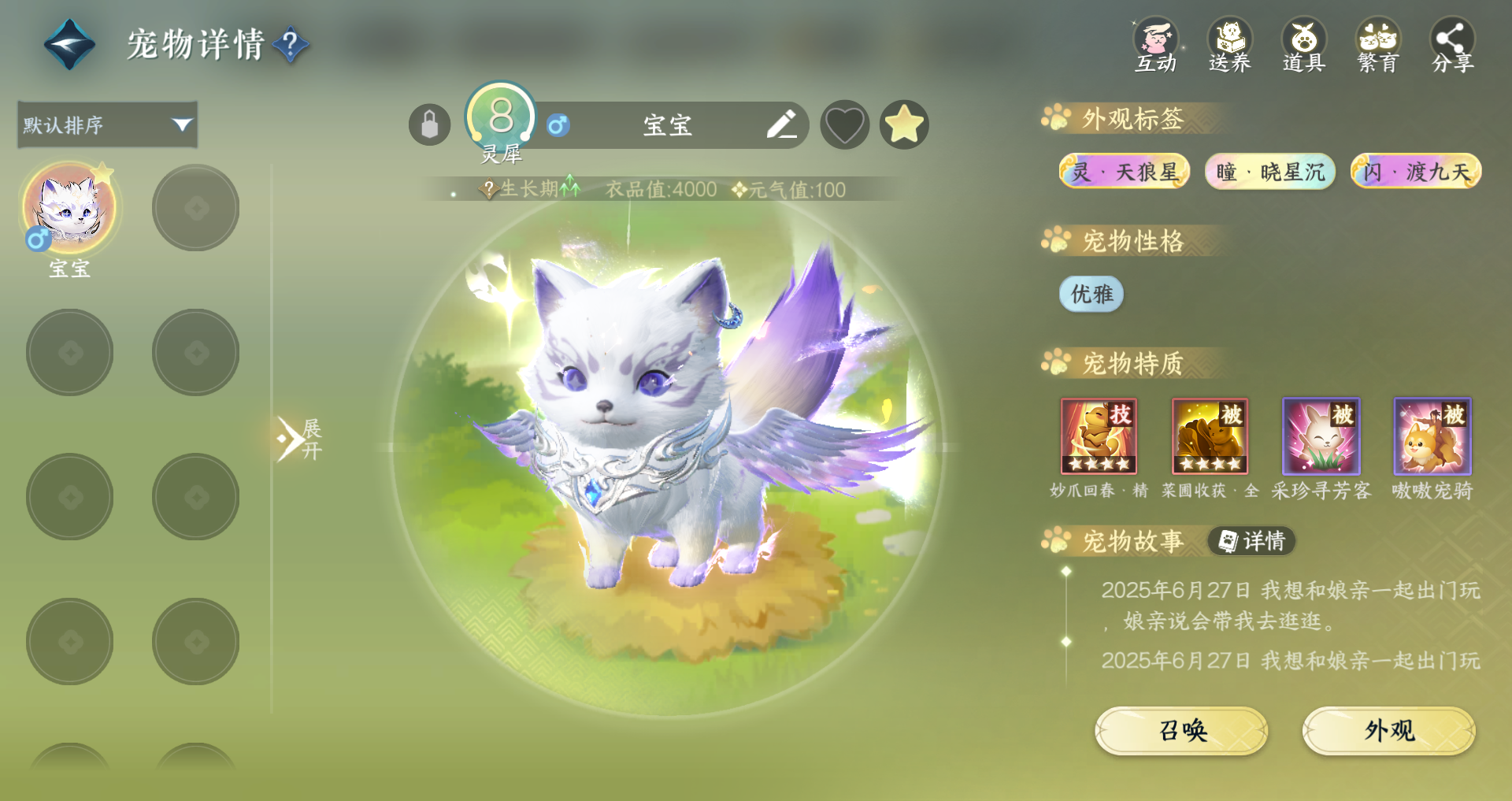Toggle the pet lock icon
Image resolution: width=1512 pixels, height=801 pixels.
(x=429, y=124)
